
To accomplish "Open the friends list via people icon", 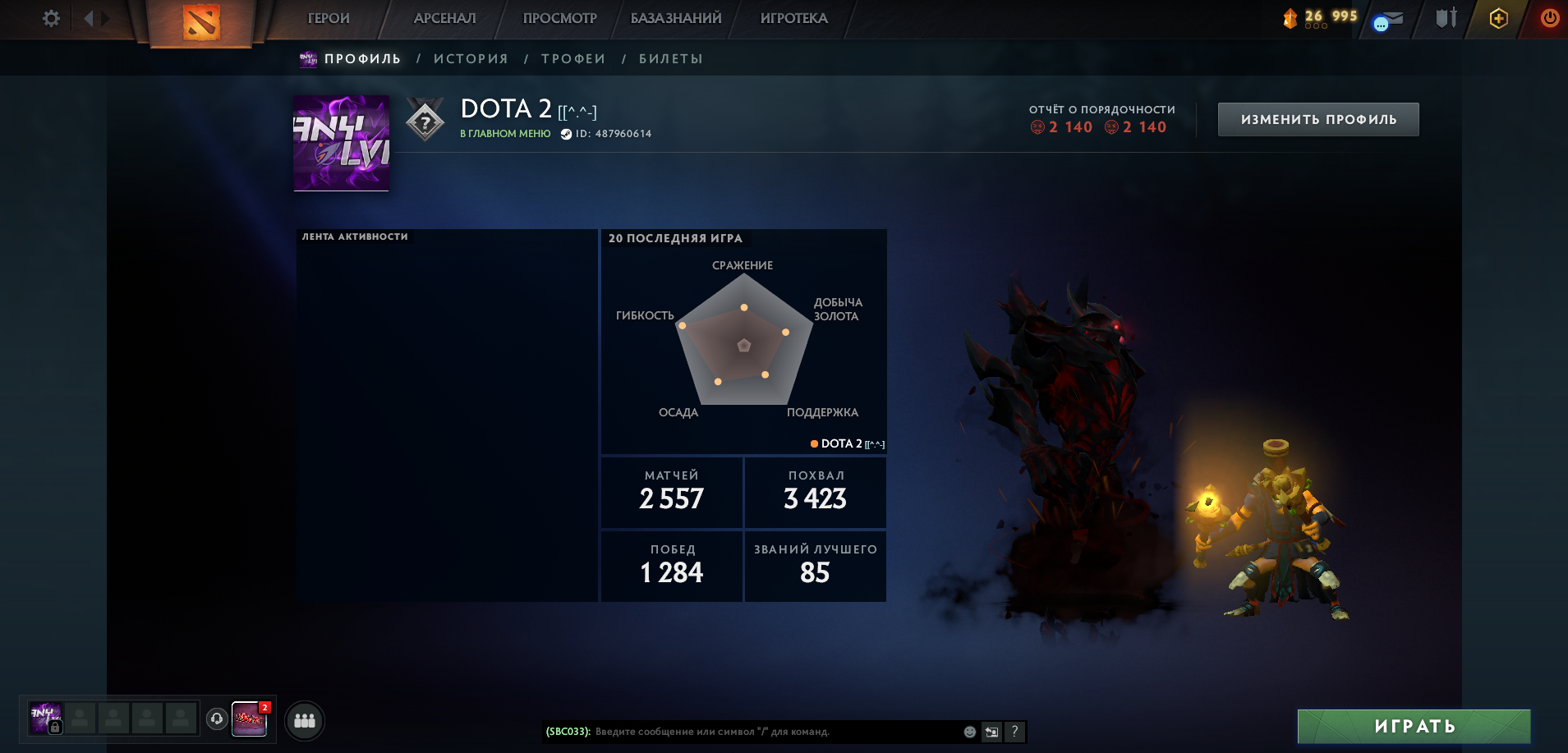I will pyautogui.click(x=304, y=720).
